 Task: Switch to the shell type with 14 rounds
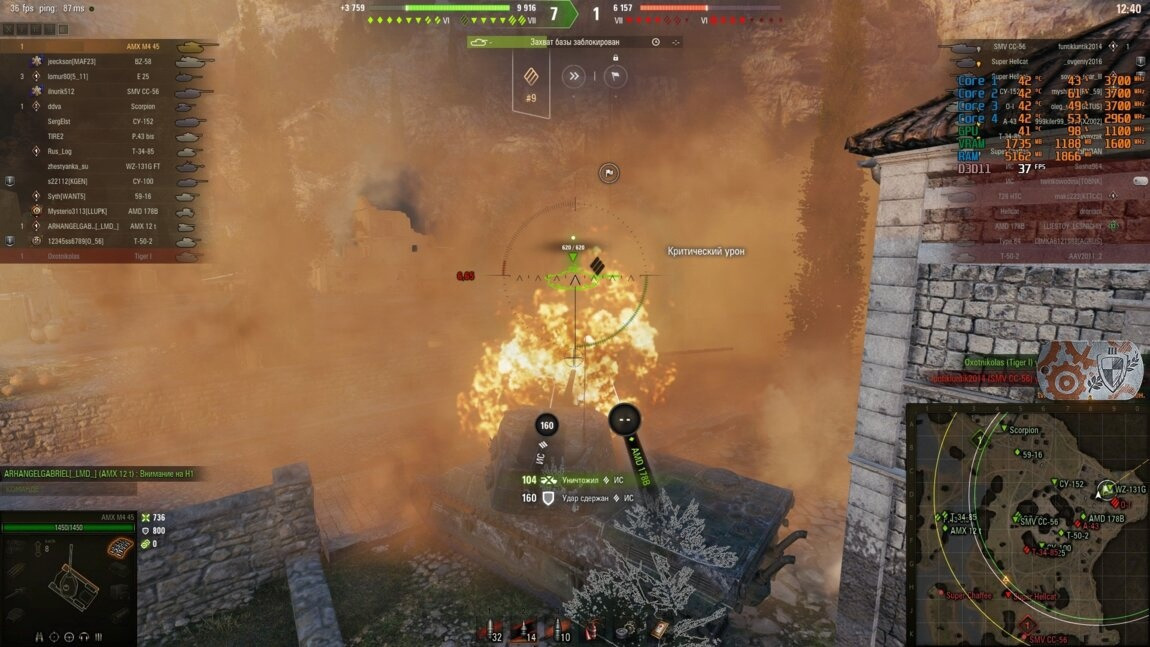(524, 630)
